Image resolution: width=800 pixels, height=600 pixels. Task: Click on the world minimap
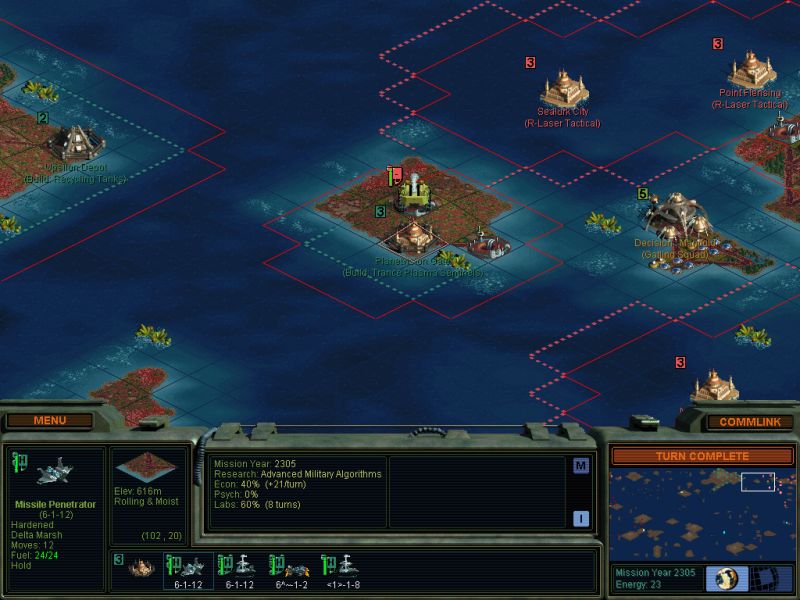click(x=702, y=513)
